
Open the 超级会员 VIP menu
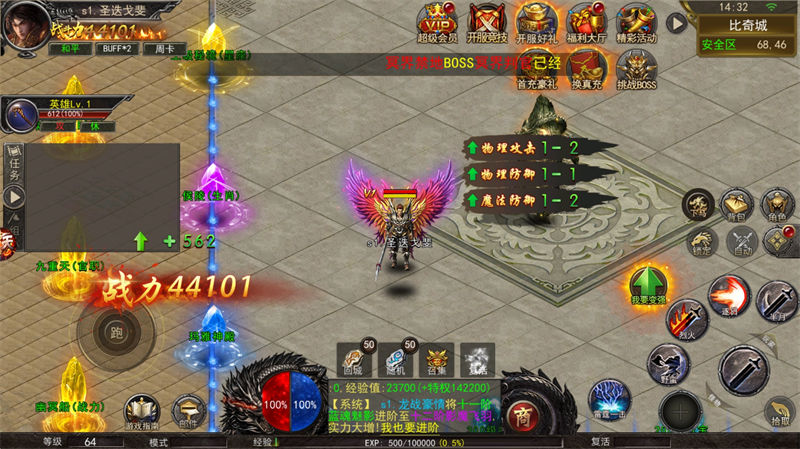pyautogui.click(x=437, y=20)
